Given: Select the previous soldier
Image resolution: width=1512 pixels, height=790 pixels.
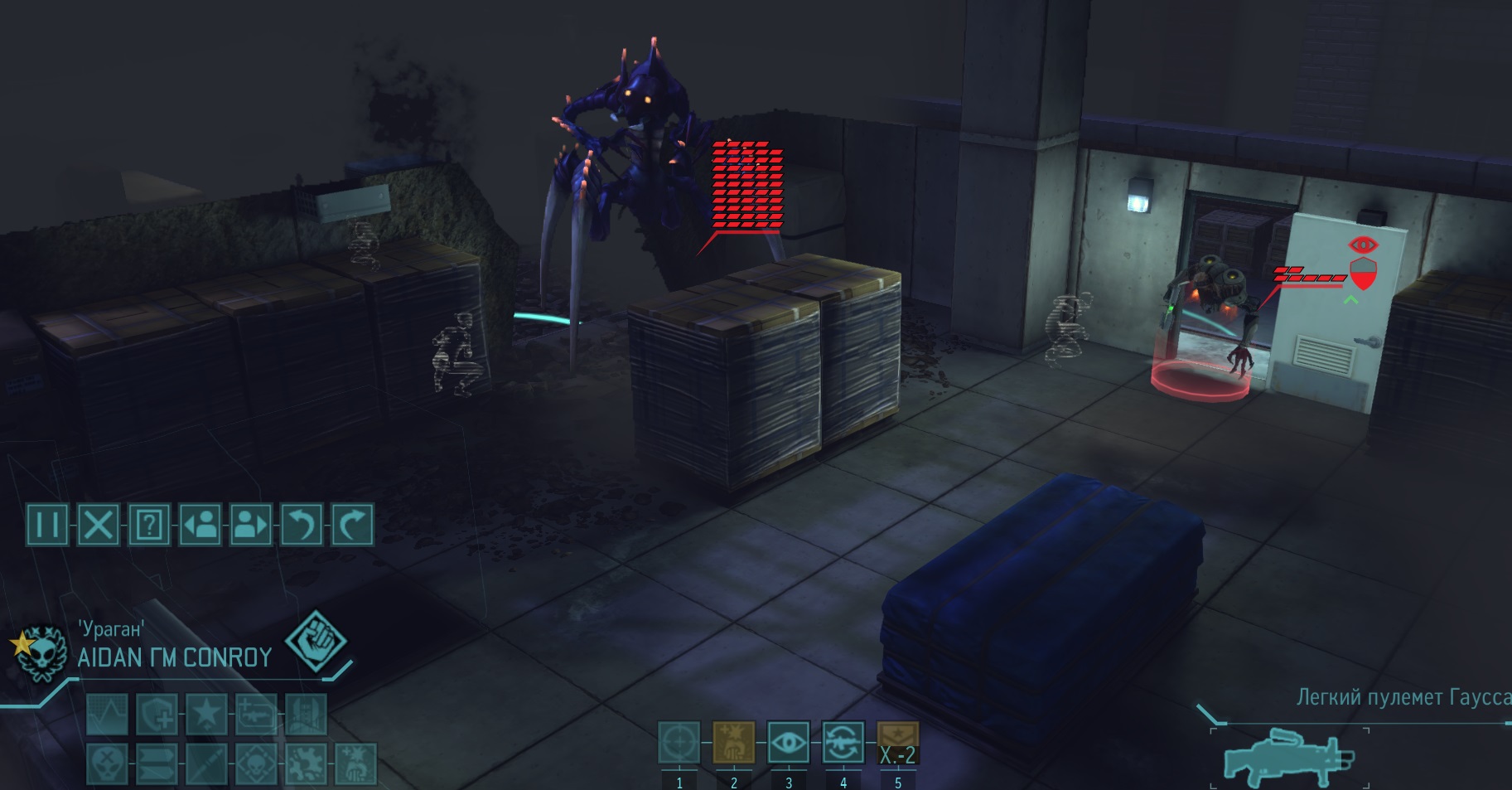Looking at the screenshot, I should [200, 525].
